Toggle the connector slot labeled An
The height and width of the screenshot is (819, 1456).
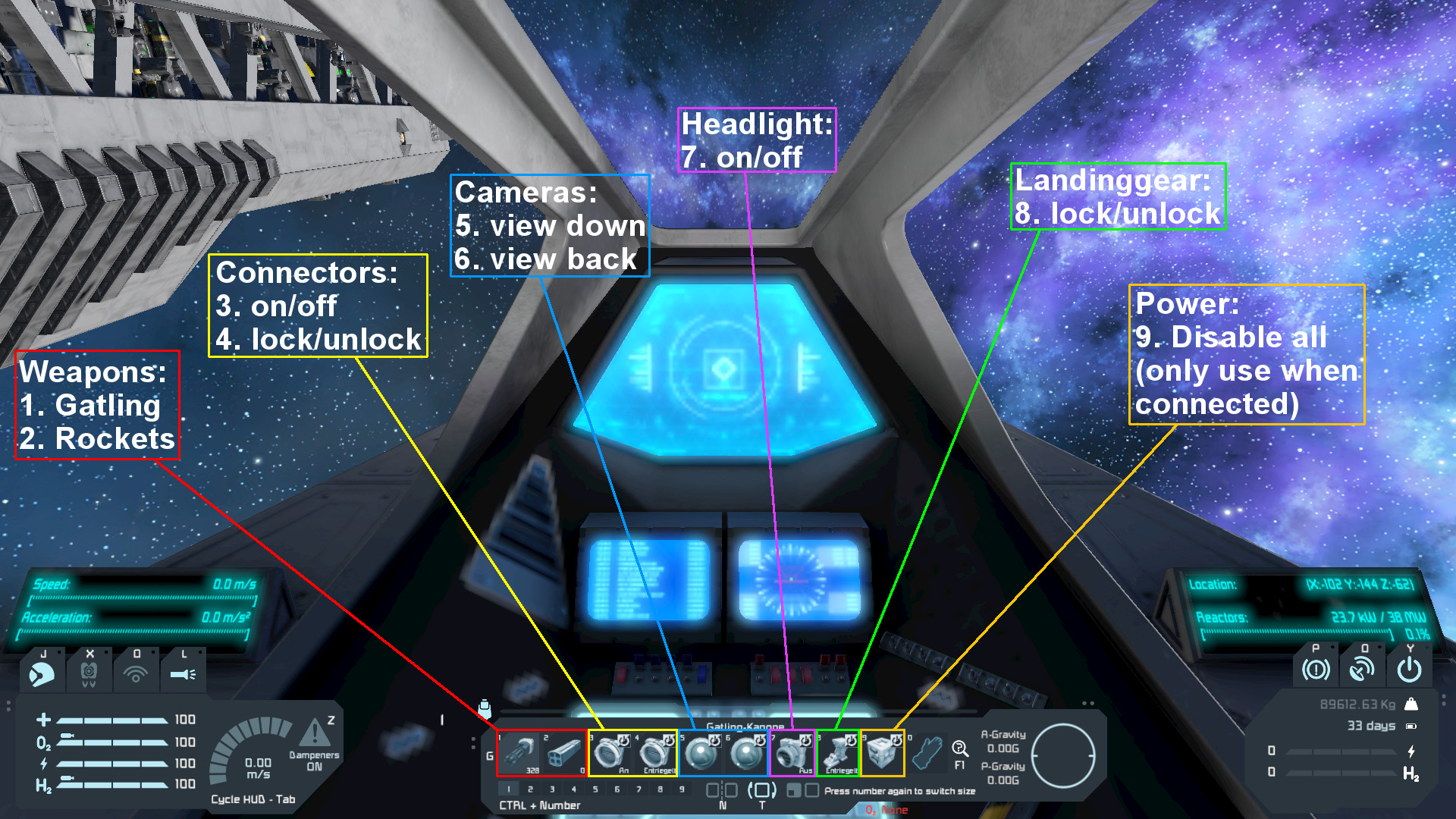(610, 753)
